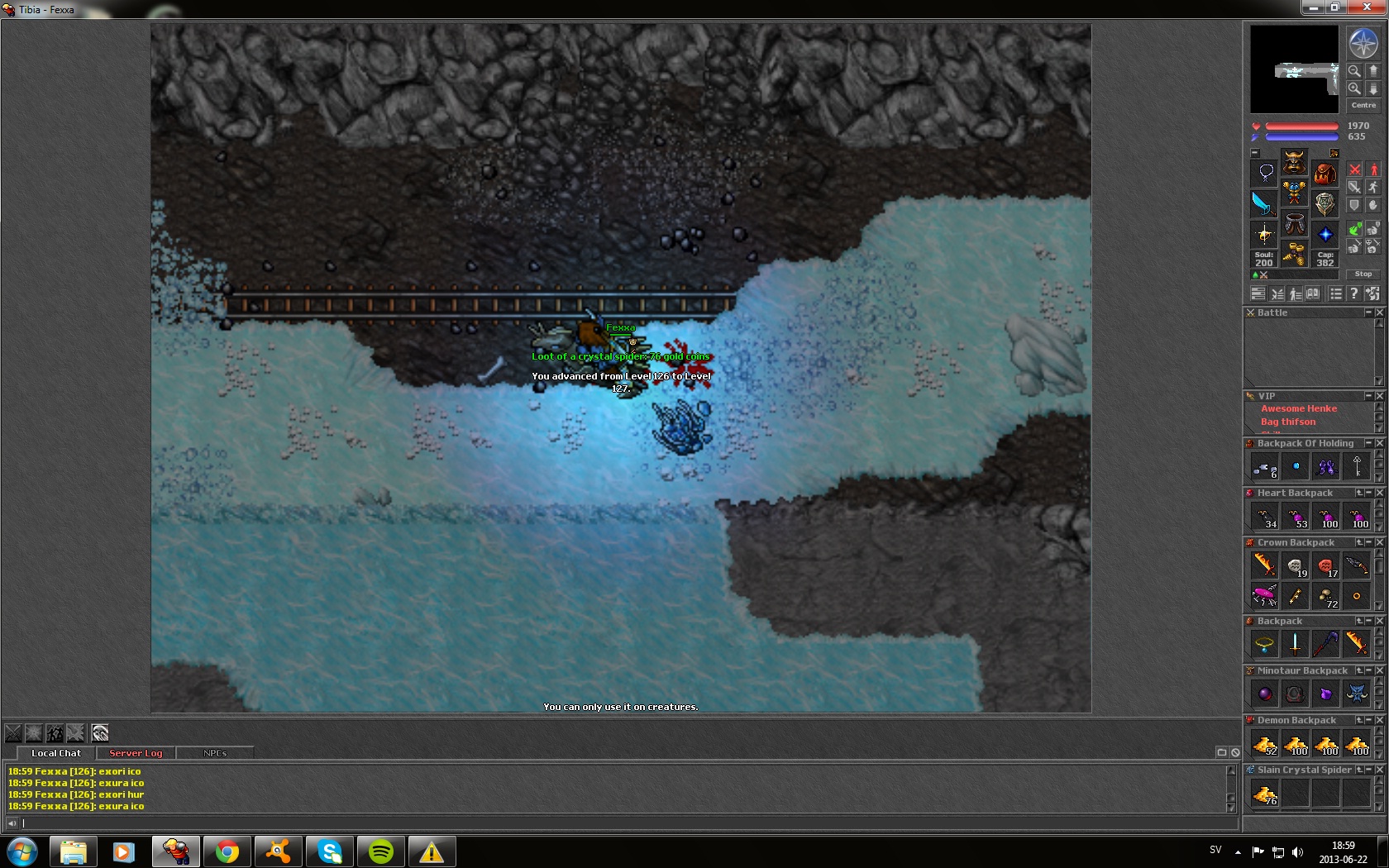Select the equipped horned helmet slot

(x=1294, y=162)
